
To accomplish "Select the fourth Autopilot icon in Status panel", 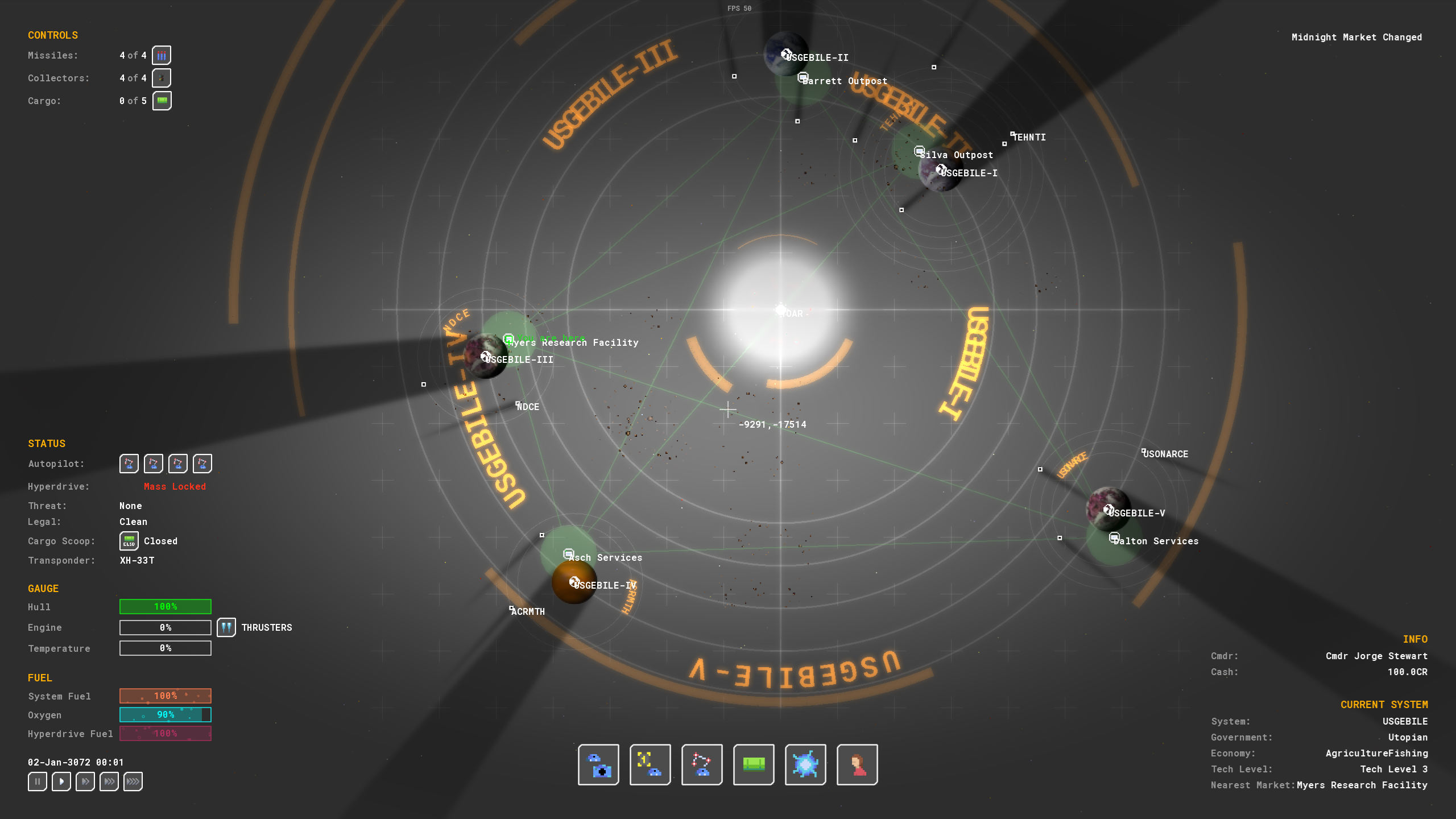I will [202, 463].
